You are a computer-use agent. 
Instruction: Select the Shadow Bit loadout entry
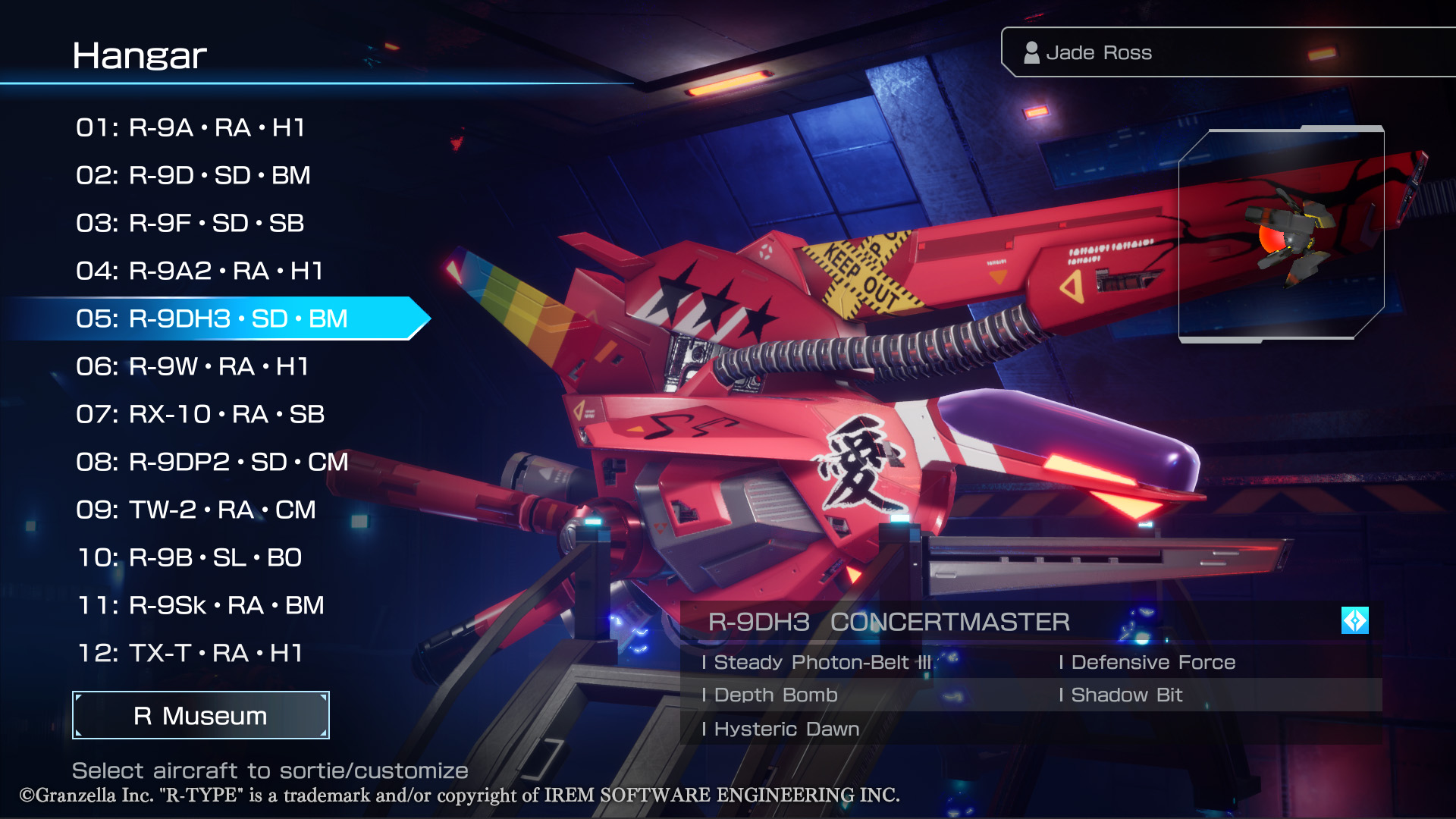point(1122,695)
